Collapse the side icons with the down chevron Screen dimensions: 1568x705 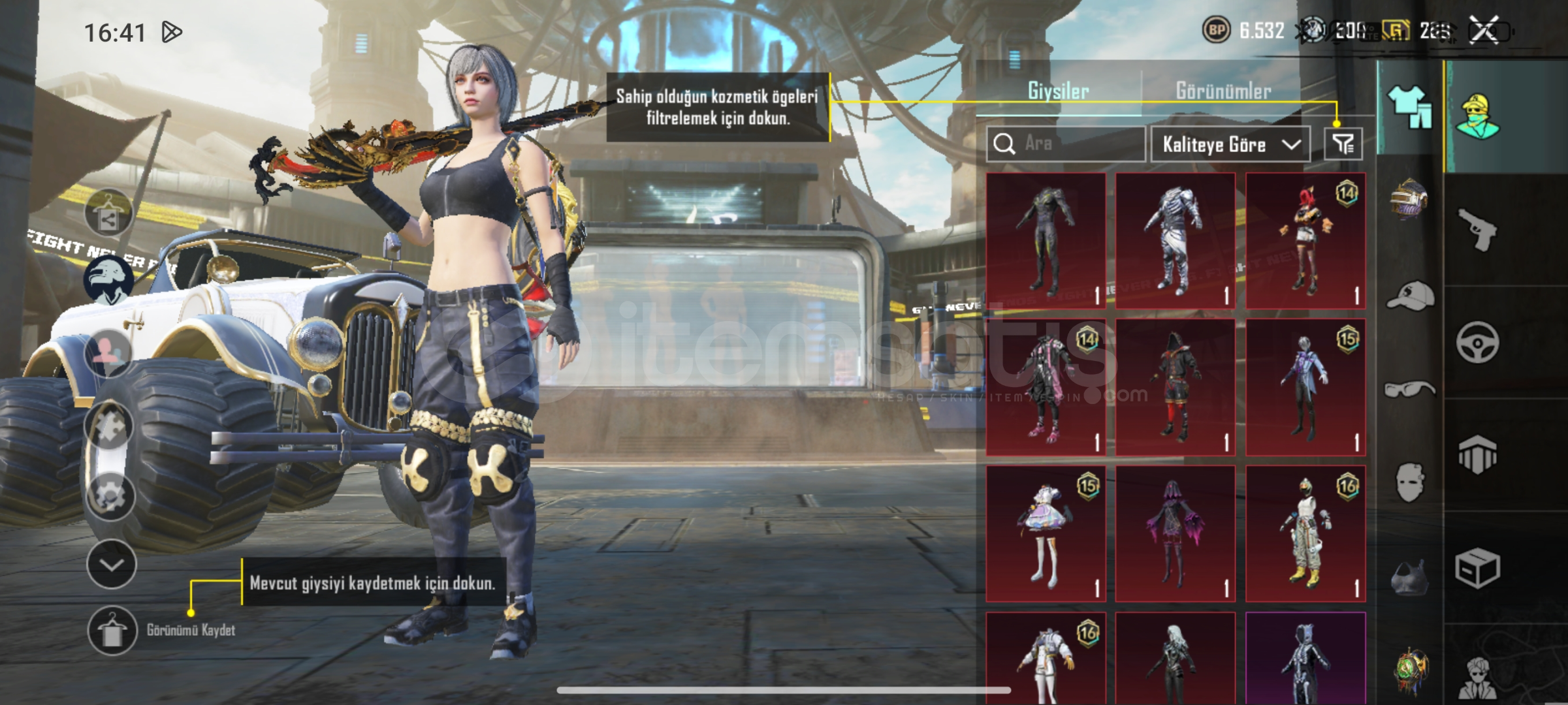click(111, 565)
